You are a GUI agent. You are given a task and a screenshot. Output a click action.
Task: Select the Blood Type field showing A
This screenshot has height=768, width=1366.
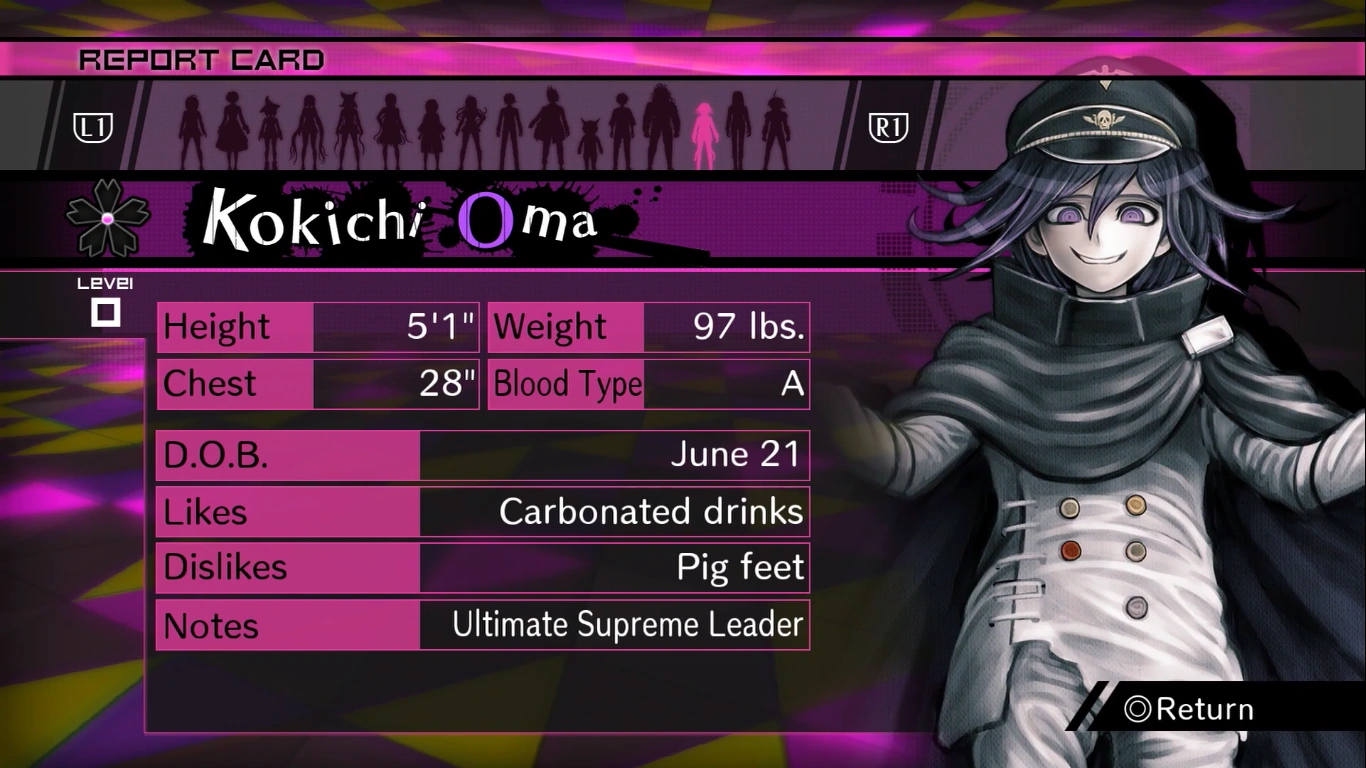(x=647, y=384)
